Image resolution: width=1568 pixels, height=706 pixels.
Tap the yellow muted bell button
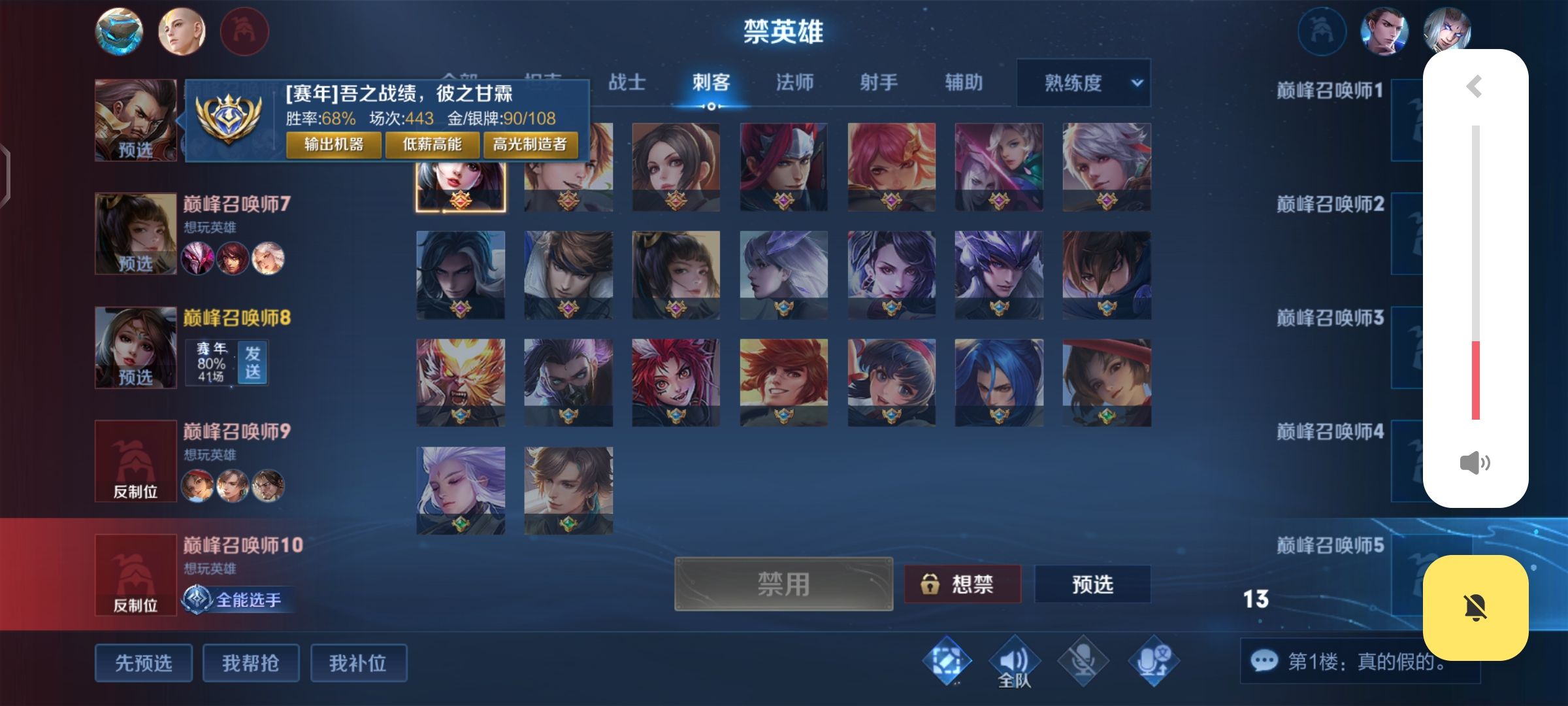pyautogui.click(x=1475, y=607)
